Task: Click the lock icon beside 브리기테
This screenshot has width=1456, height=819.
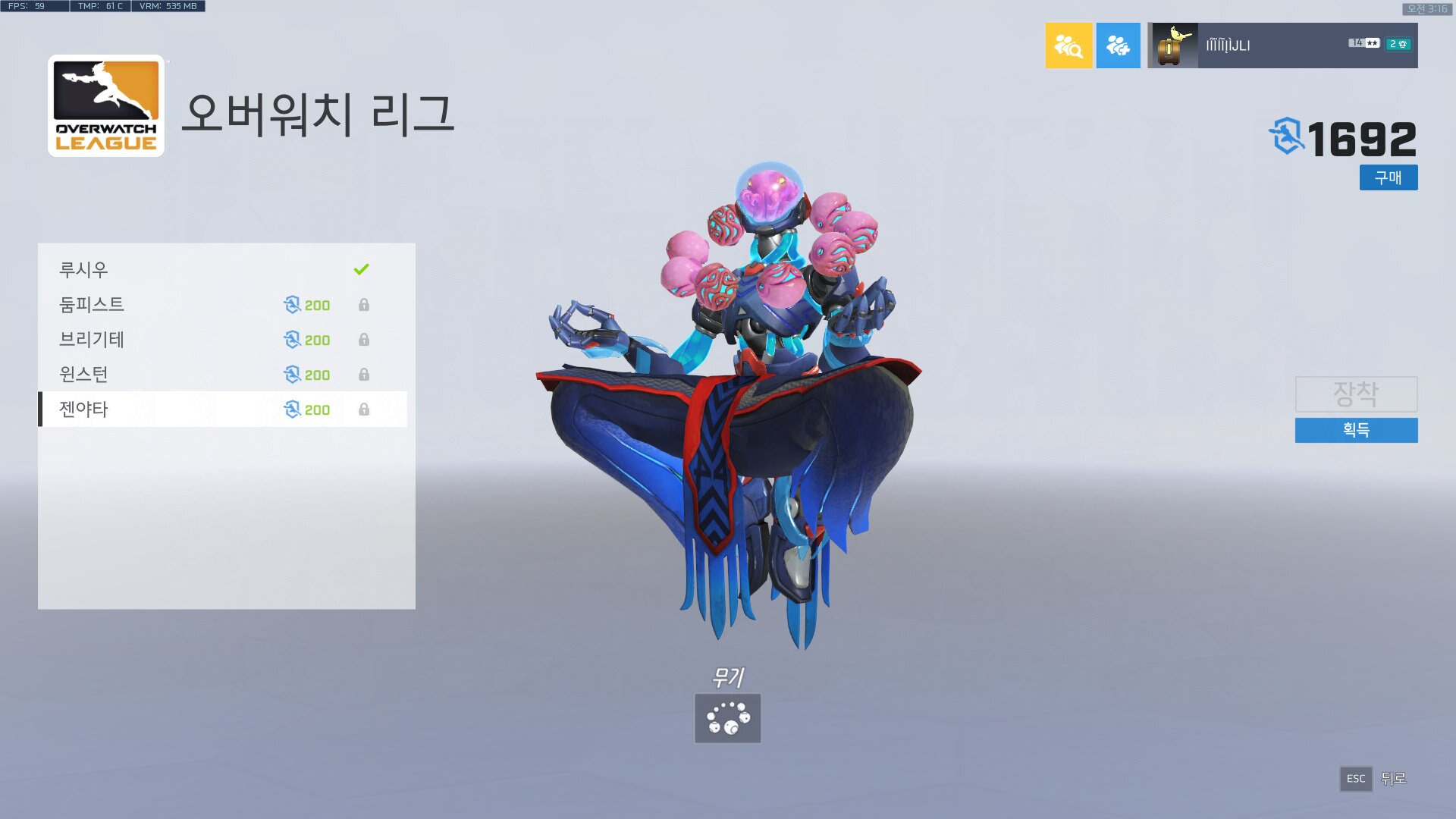Action: pos(365,339)
